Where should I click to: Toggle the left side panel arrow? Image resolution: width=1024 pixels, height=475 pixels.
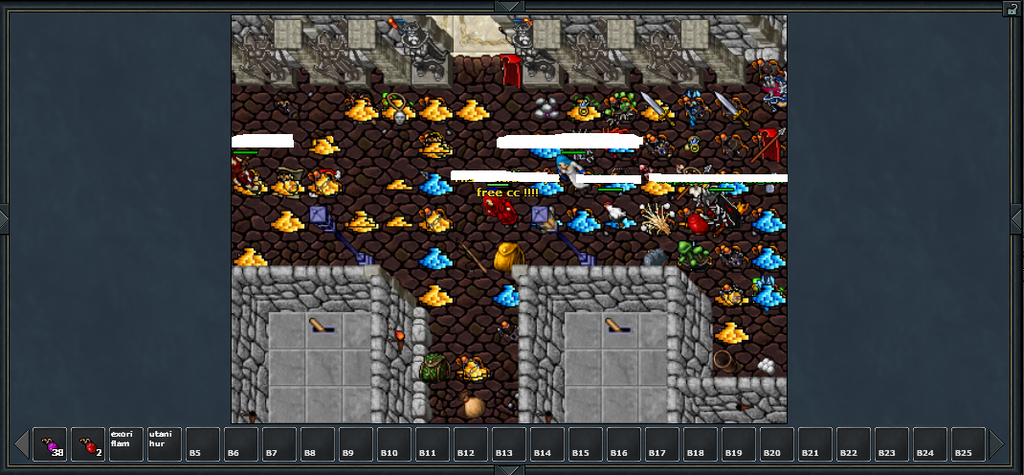pyautogui.click(x=4, y=218)
